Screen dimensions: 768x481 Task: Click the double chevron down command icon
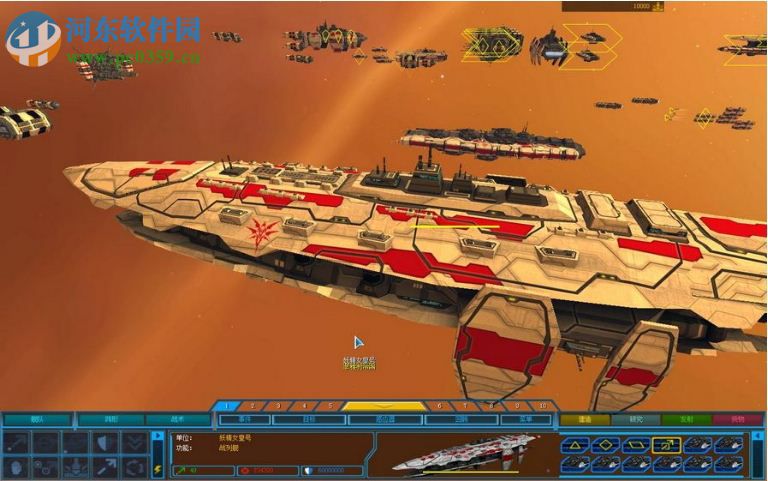point(134,442)
